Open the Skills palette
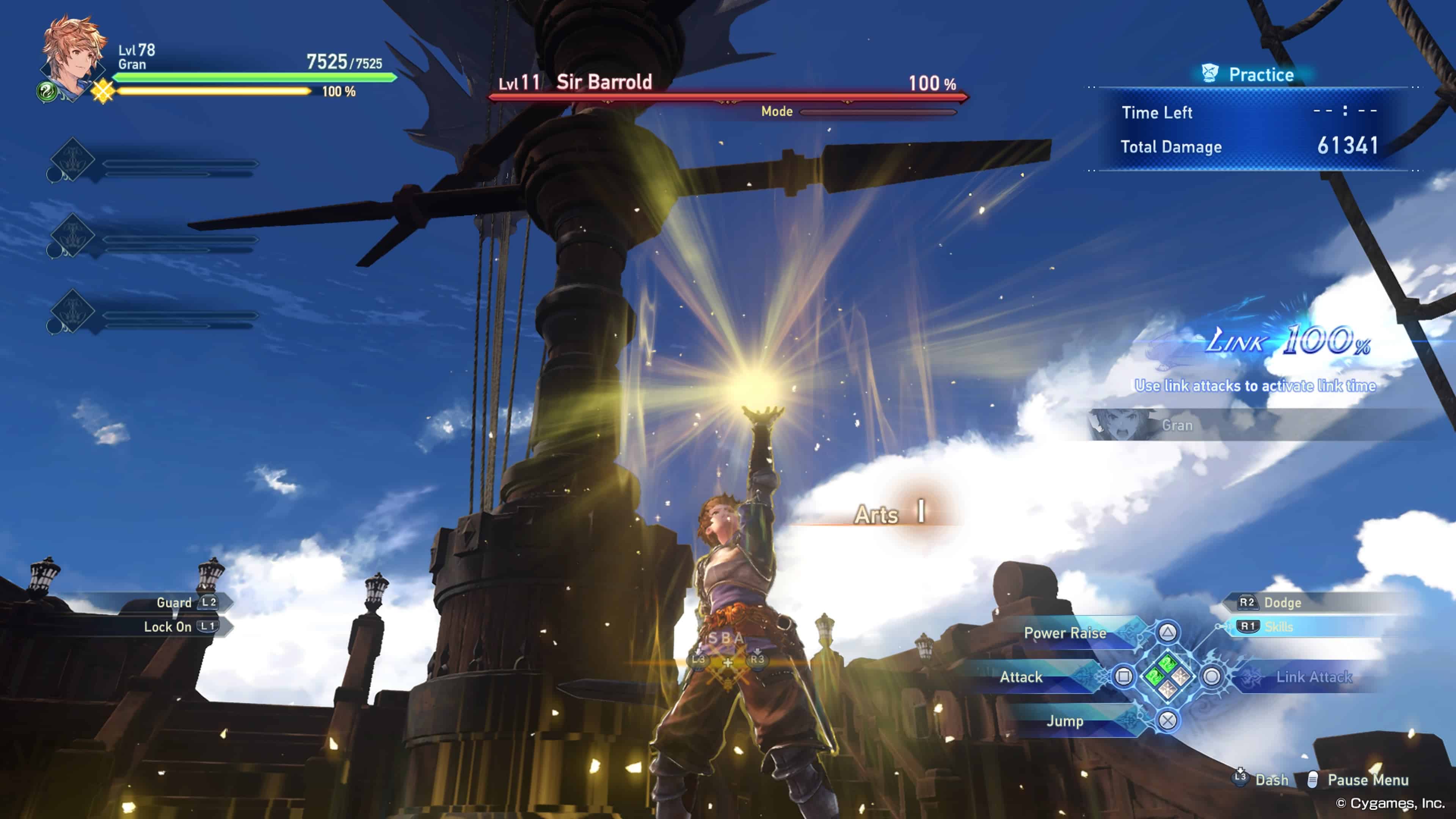The width and height of the screenshot is (1456, 819). click(1279, 627)
